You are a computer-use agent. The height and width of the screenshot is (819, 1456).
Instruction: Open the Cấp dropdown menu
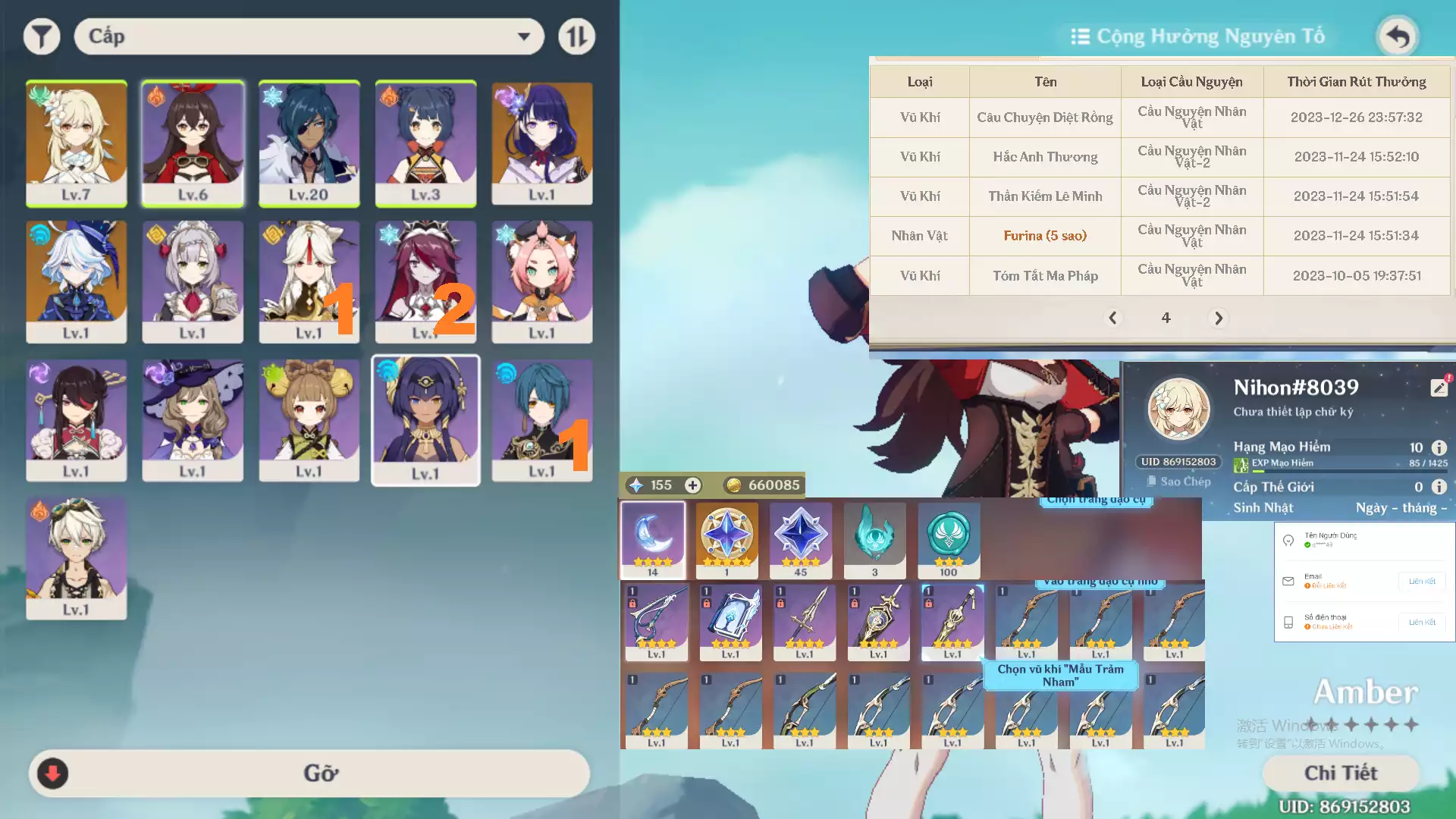[309, 36]
